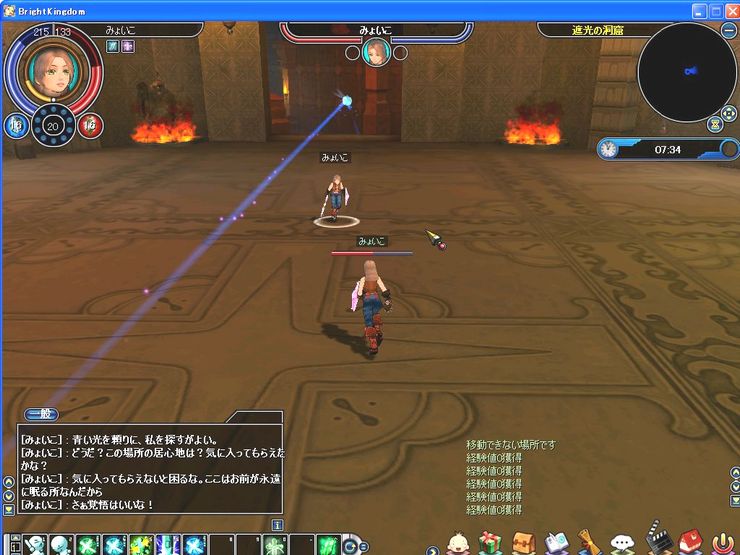Click the circular minimap
740x555 pixels.
point(686,71)
